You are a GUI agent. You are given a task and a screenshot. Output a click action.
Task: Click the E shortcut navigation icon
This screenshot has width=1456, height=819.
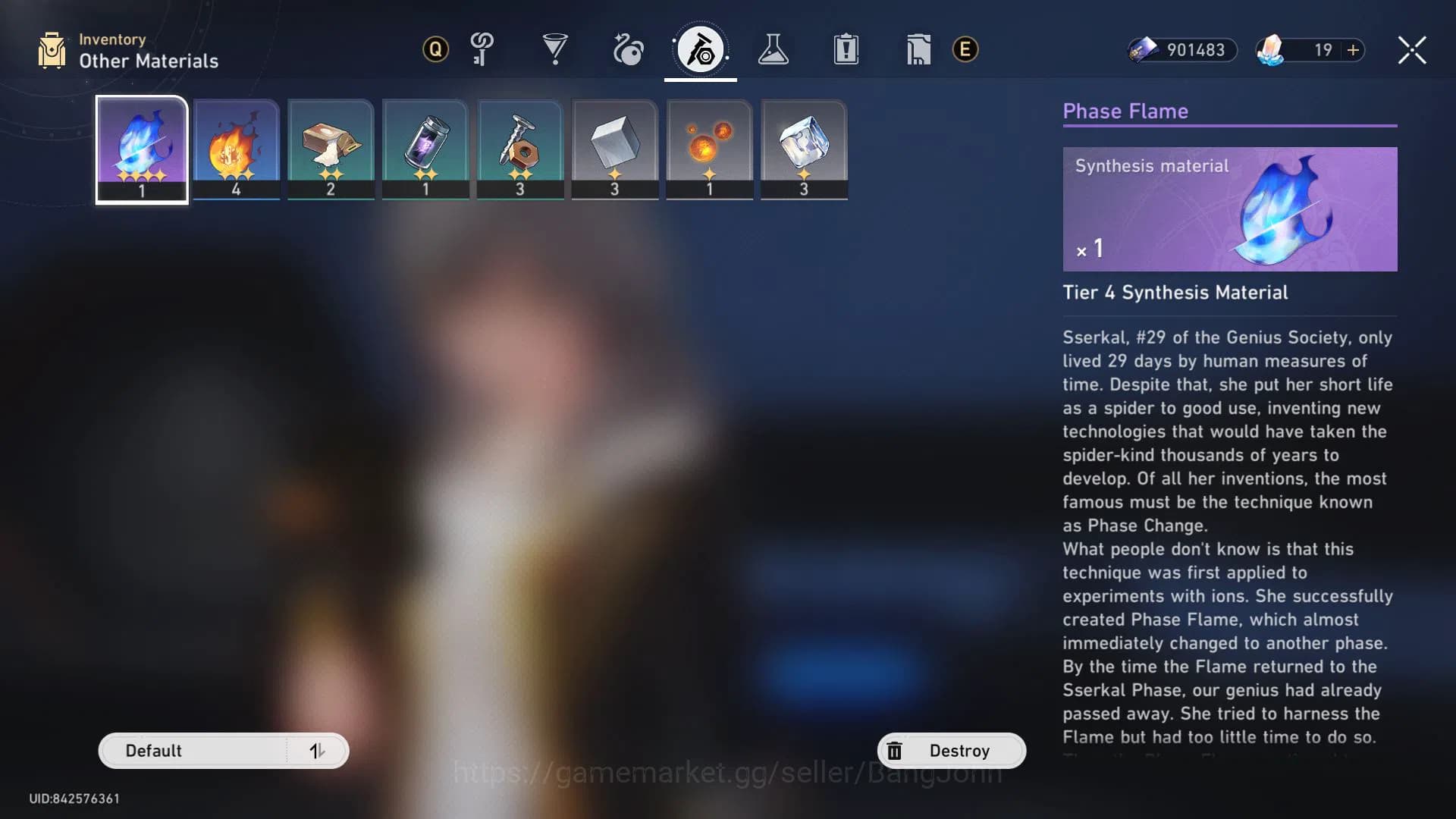(x=965, y=50)
